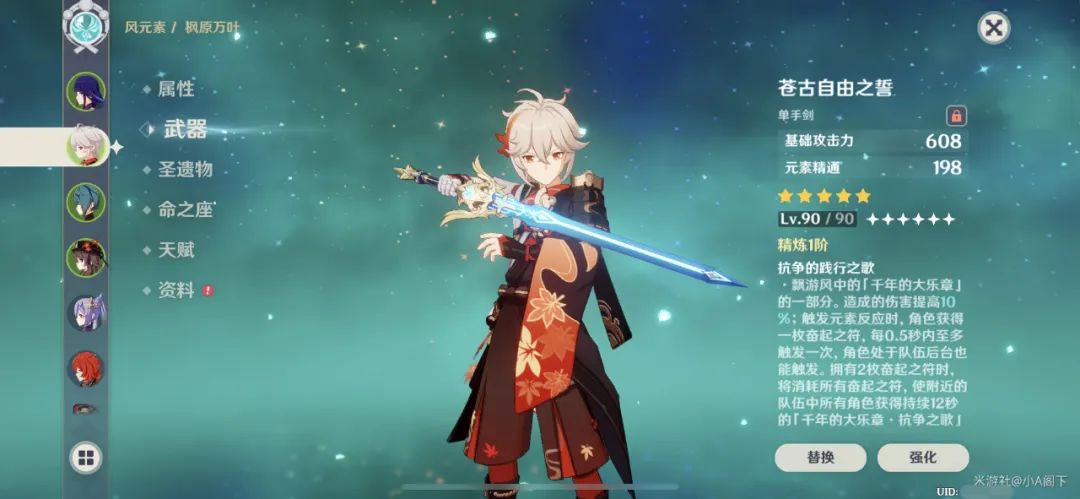
Task: Open the 资料 profile menu
Action: pos(175,290)
